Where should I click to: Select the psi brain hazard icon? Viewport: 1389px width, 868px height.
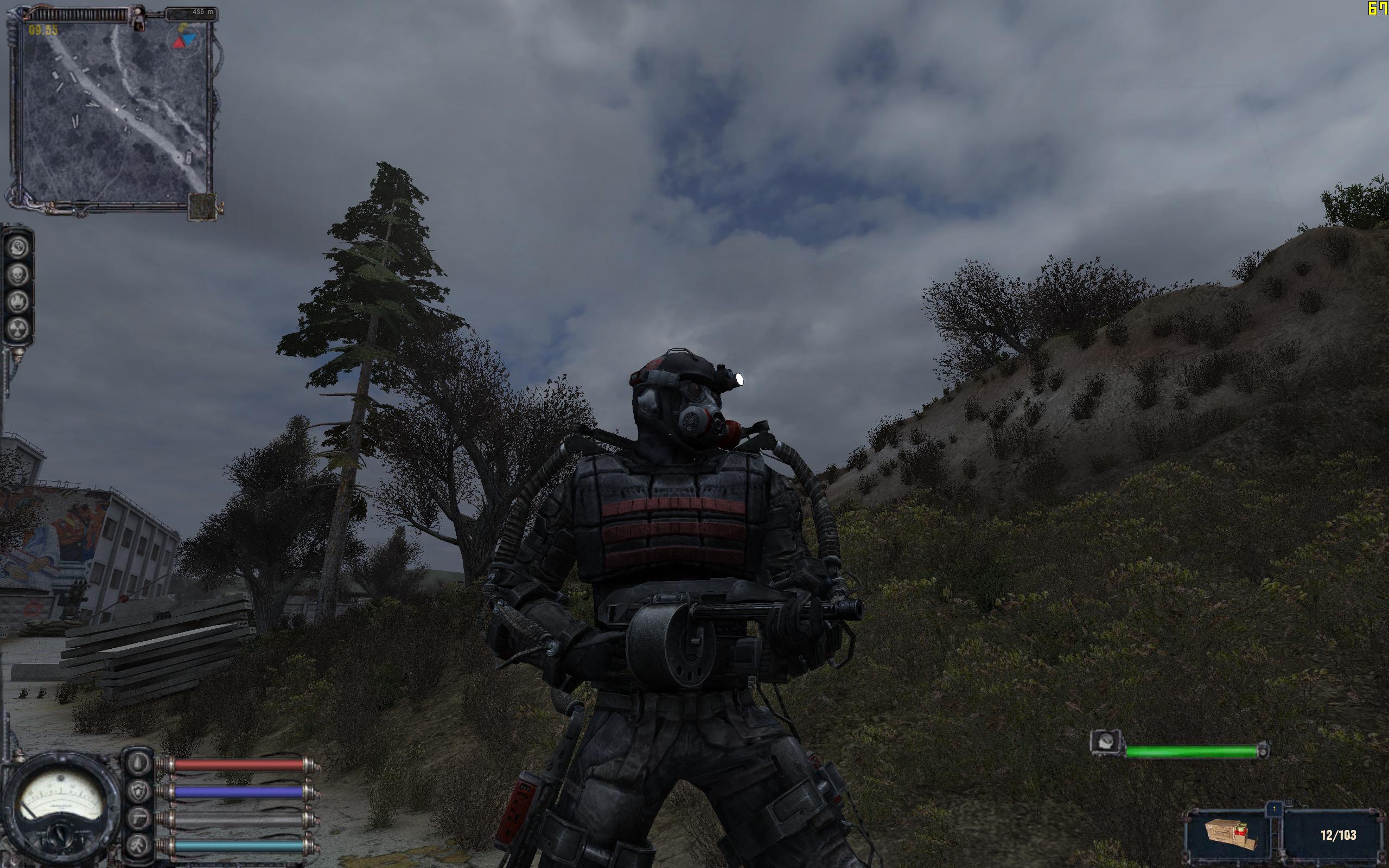[x=18, y=248]
